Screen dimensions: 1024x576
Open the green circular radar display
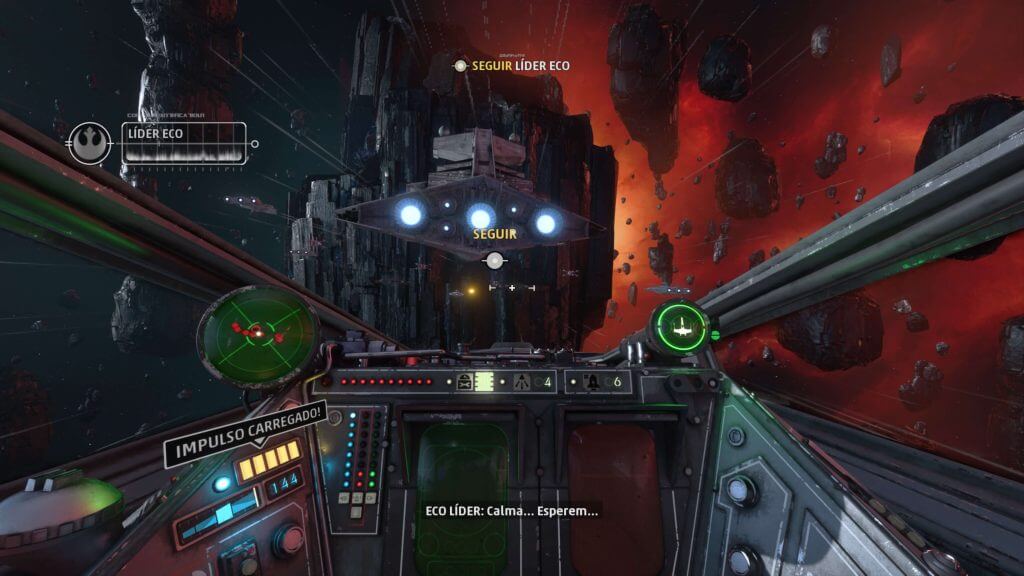tap(257, 329)
